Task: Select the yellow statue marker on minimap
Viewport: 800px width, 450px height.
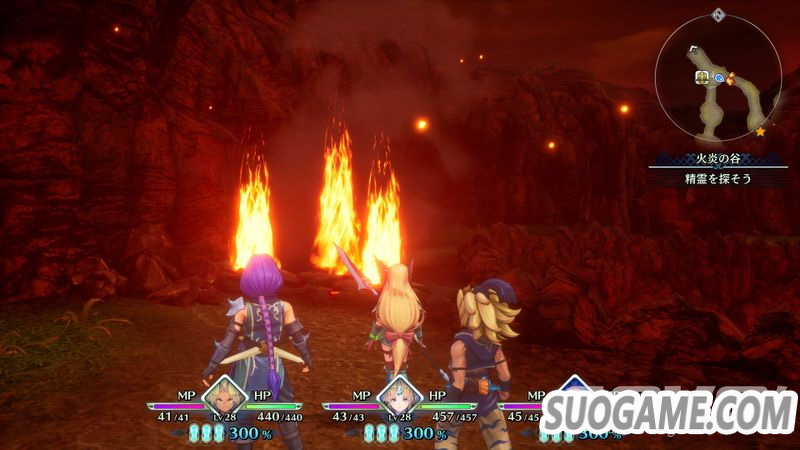Action: (x=702, y=76)
